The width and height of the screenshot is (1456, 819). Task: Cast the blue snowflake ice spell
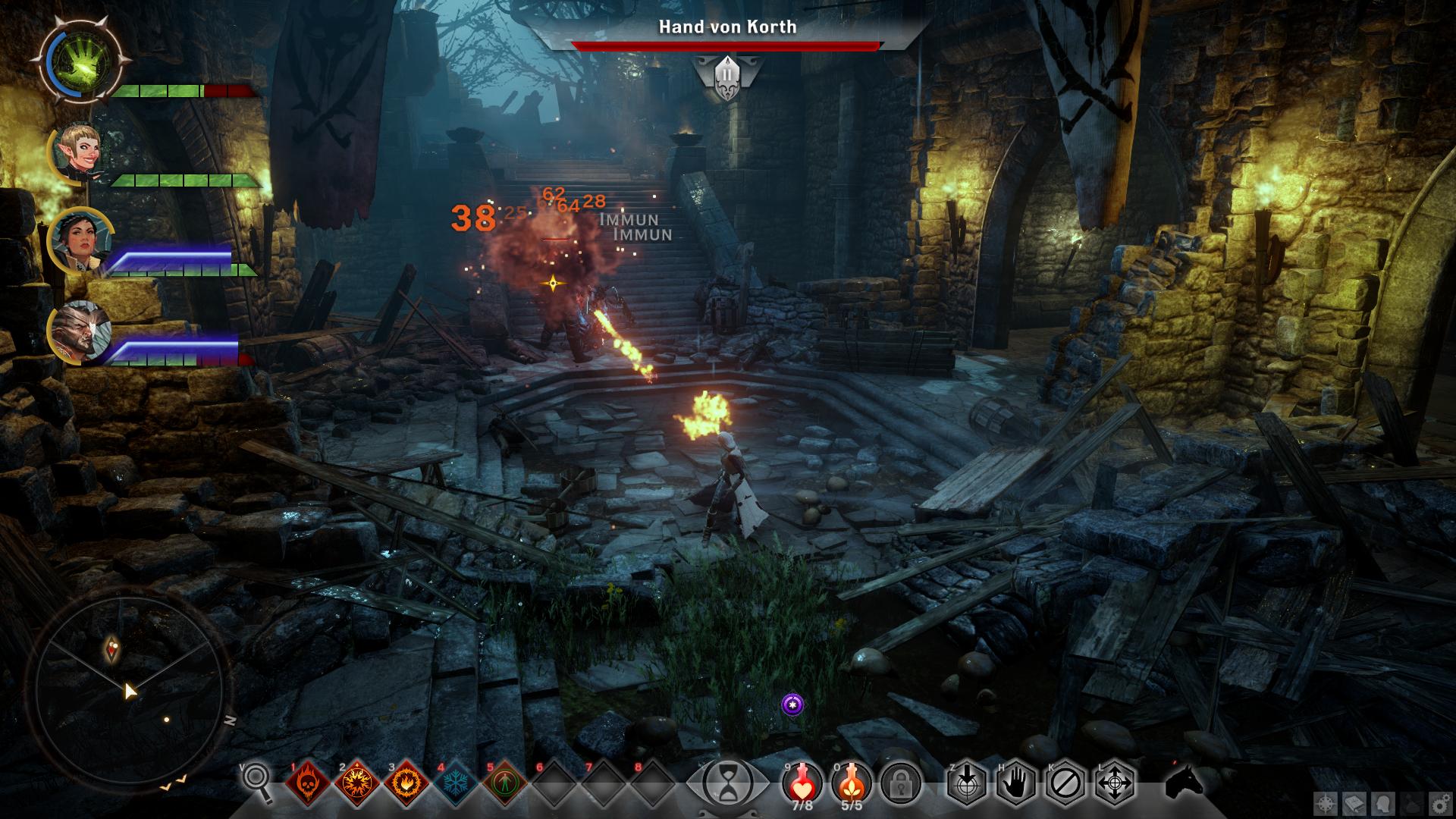tap(456, 781)
